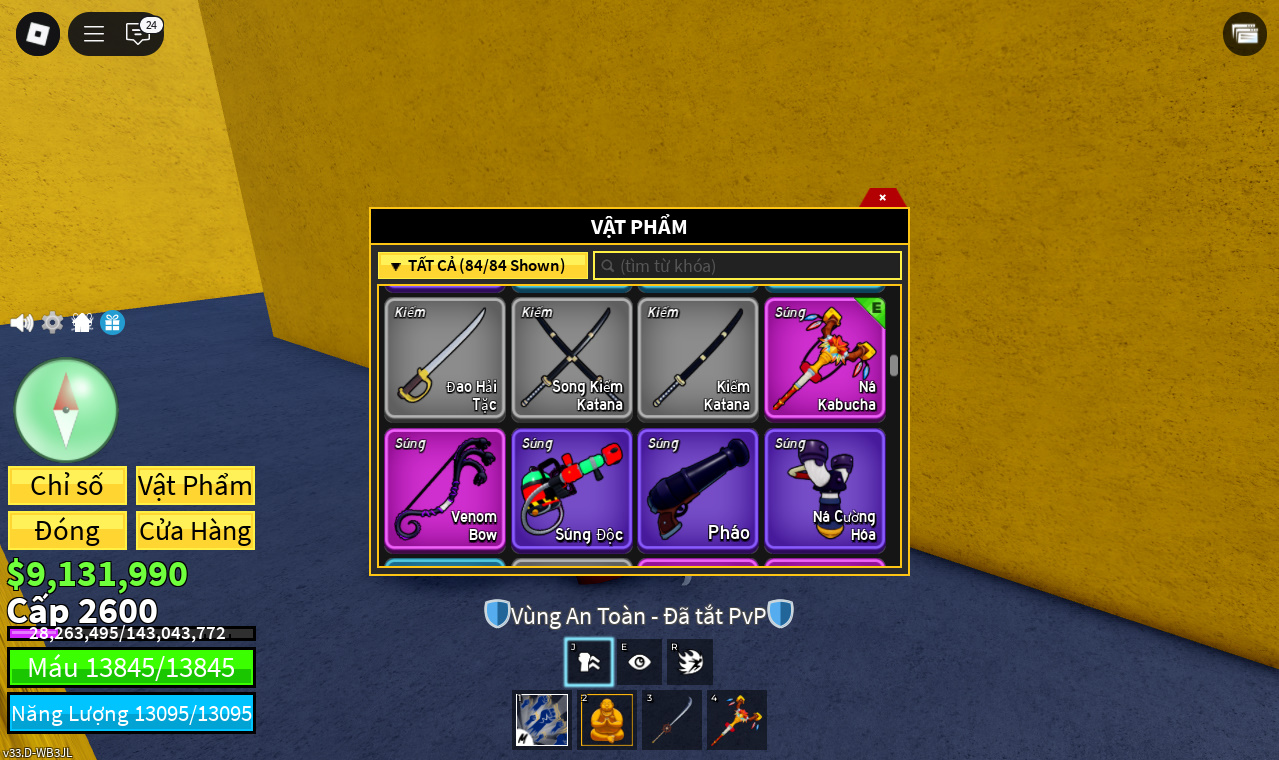Open the Cửa Hàng shop

click(195, 530)
